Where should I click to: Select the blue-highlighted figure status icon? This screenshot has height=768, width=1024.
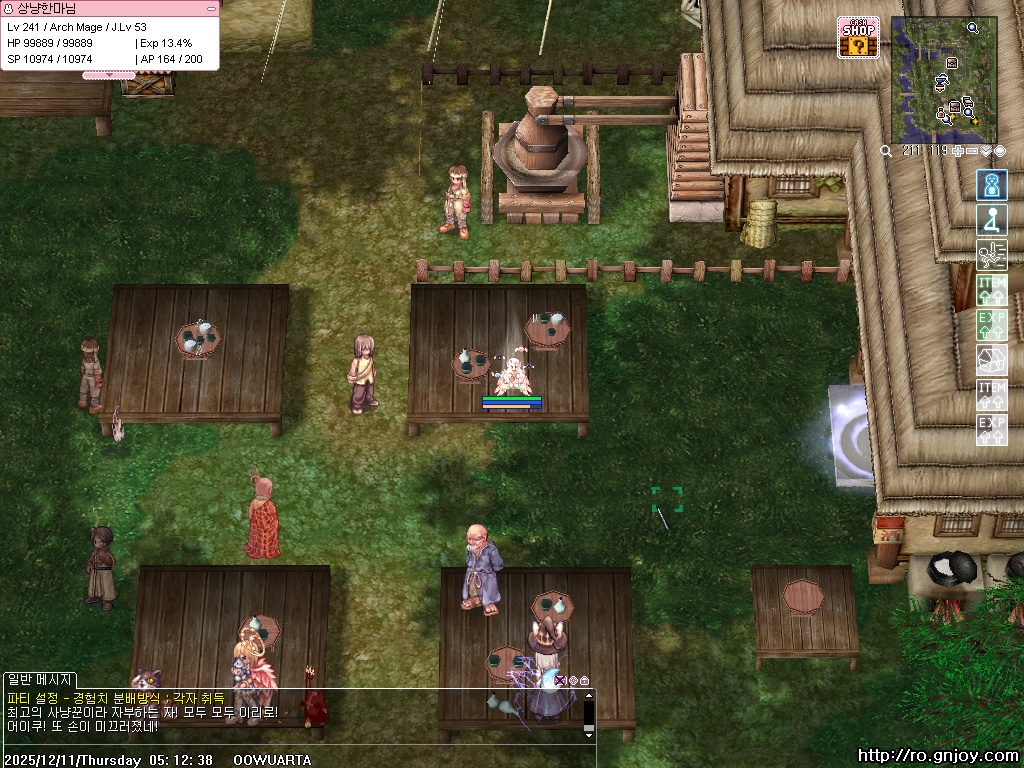(x=992, y=185)
